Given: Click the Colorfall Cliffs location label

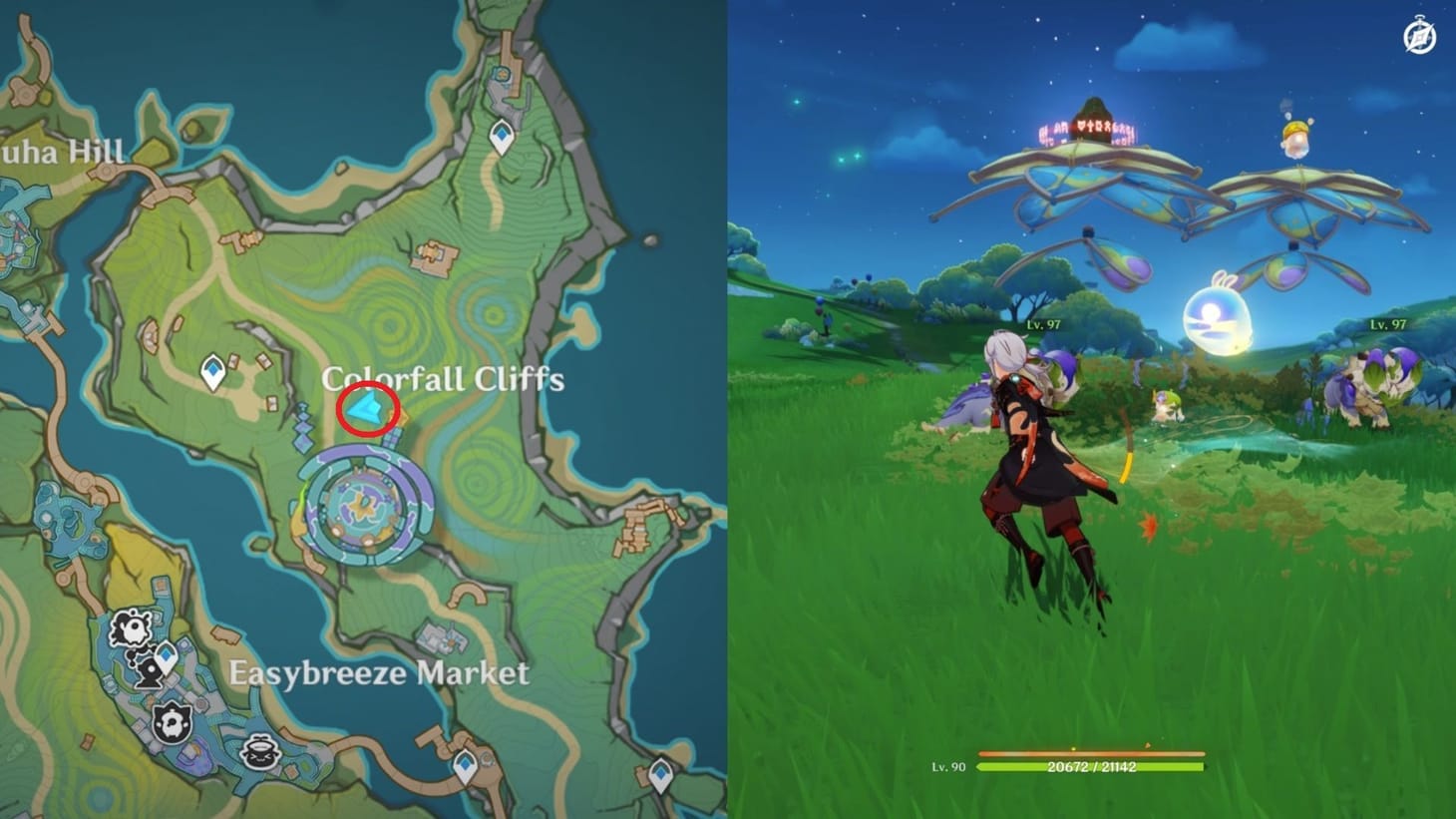Looking at the screenshot, I should pos(446,378).
